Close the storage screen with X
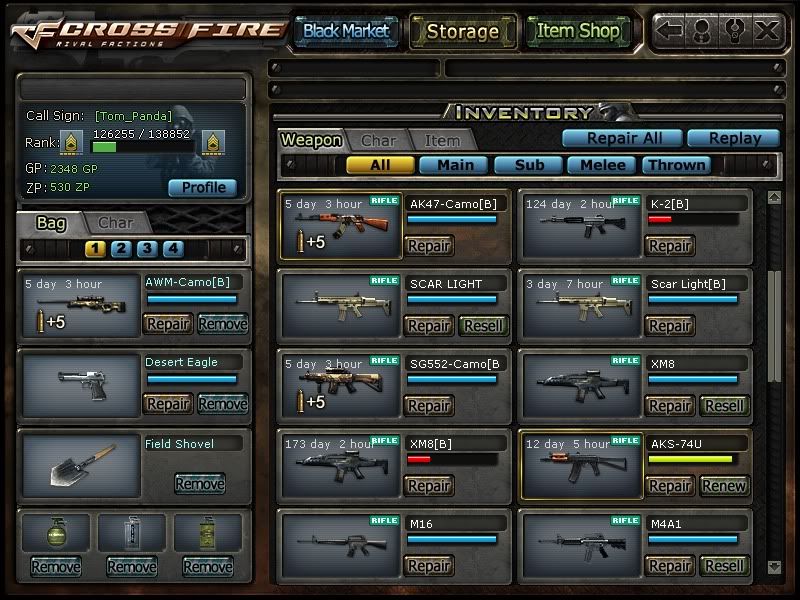This screenshot has width=800, height=600. [x=767, y=31]
